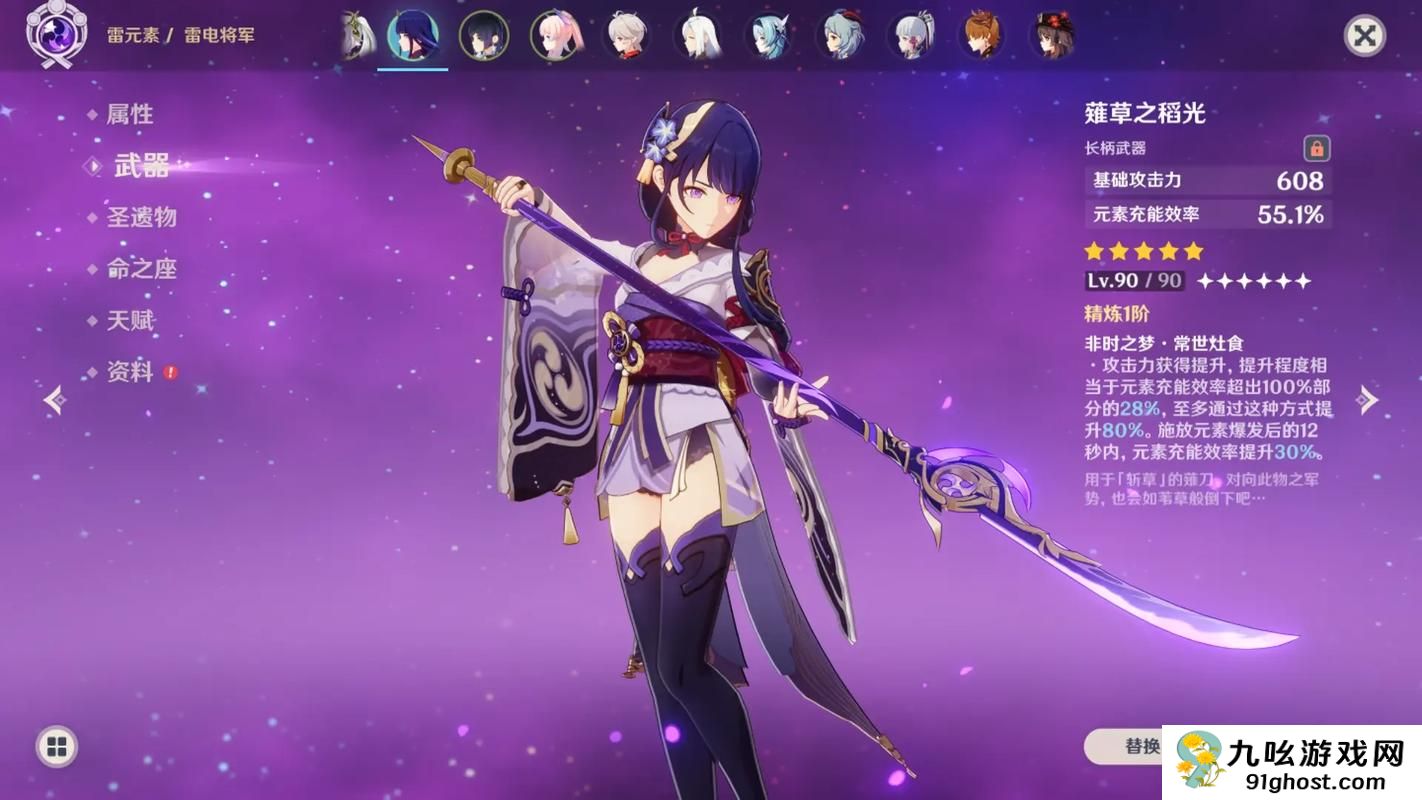Show the 资料 (Profile) entry with red alert
Image resolution: width=1422 pixels, height=800 pixels.
click(x=130, y=372)
